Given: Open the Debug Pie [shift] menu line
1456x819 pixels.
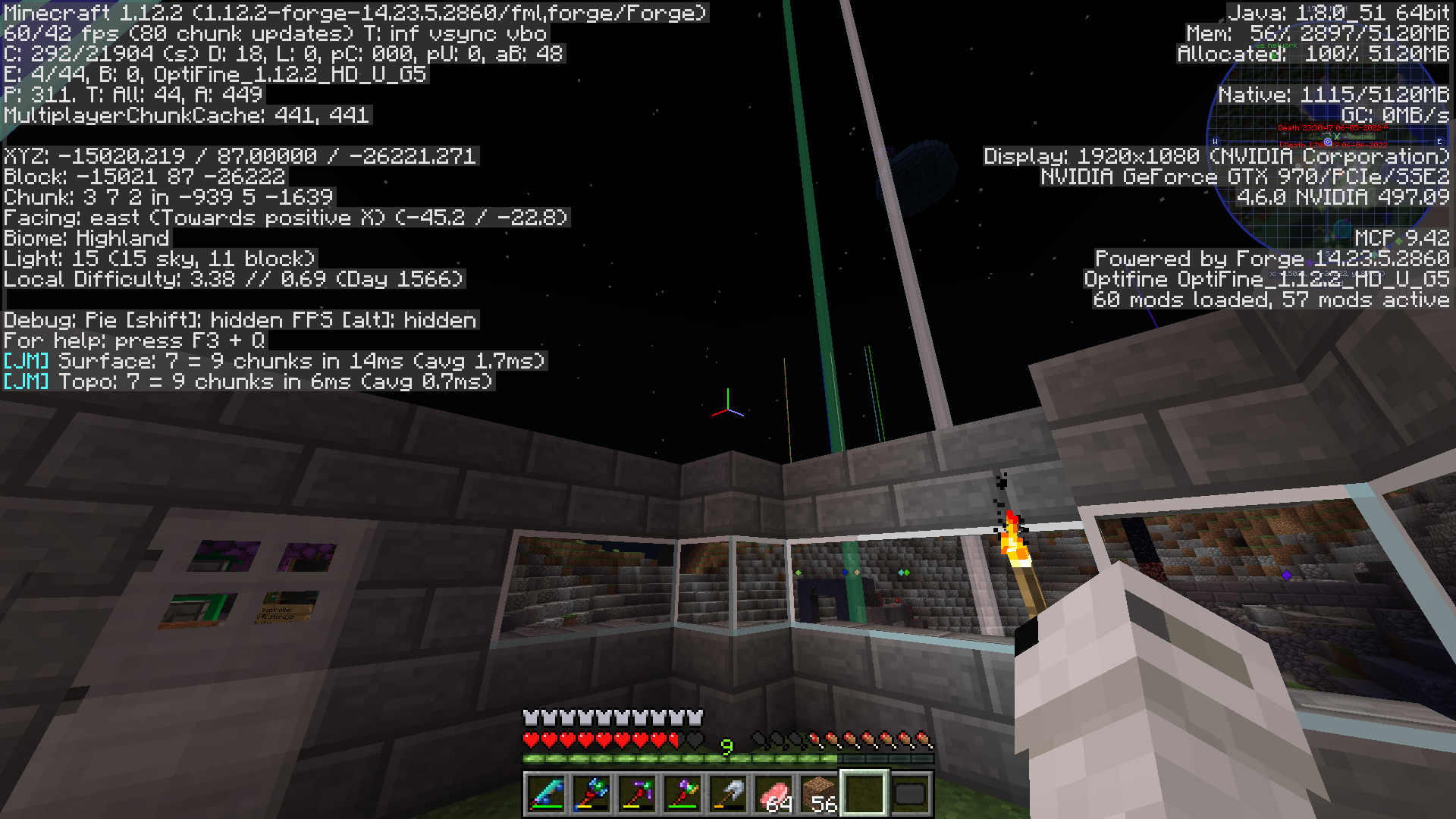Looking at the screenshot, I should click(x=239, y=319).
